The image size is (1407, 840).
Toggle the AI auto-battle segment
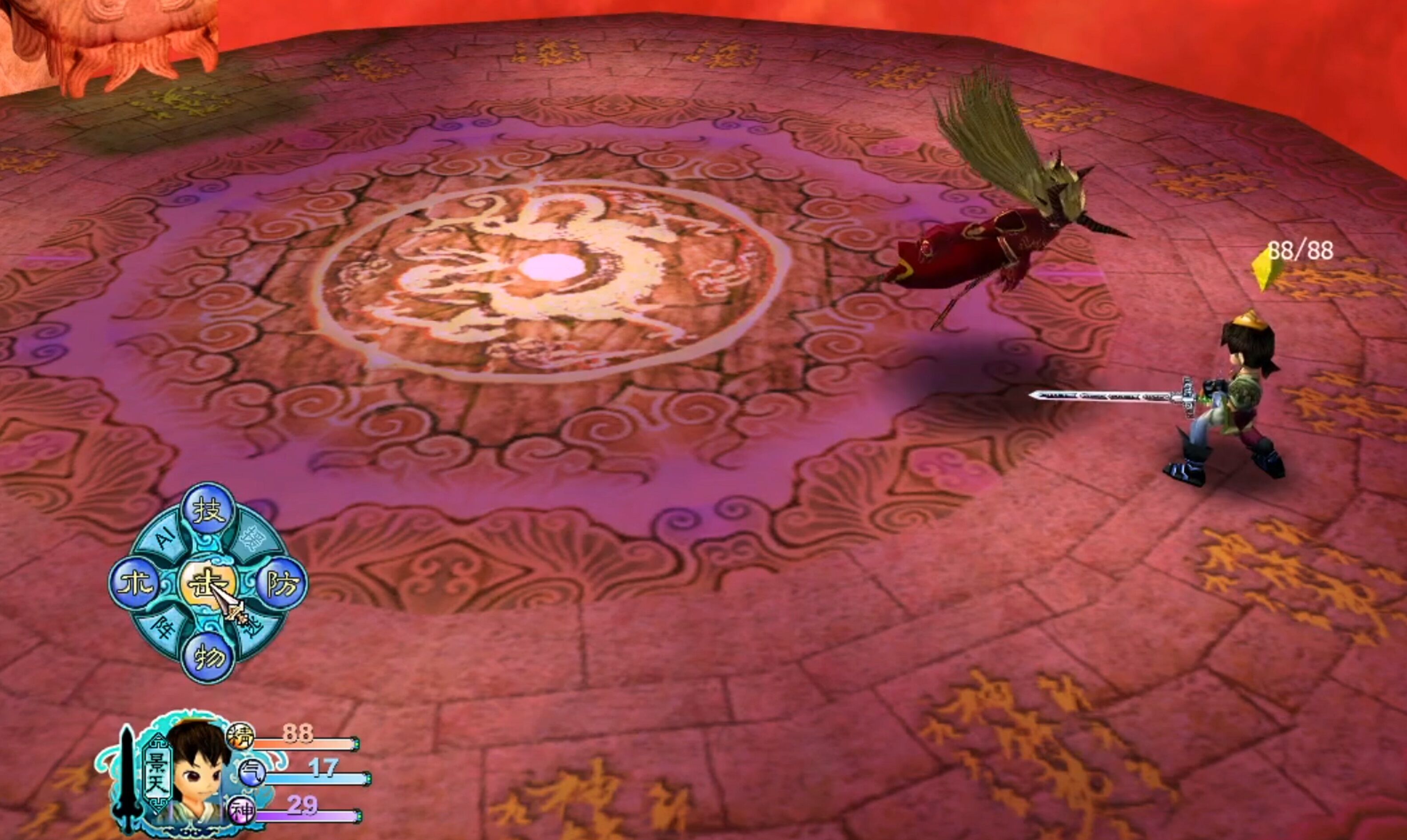(x=165, y=538)
